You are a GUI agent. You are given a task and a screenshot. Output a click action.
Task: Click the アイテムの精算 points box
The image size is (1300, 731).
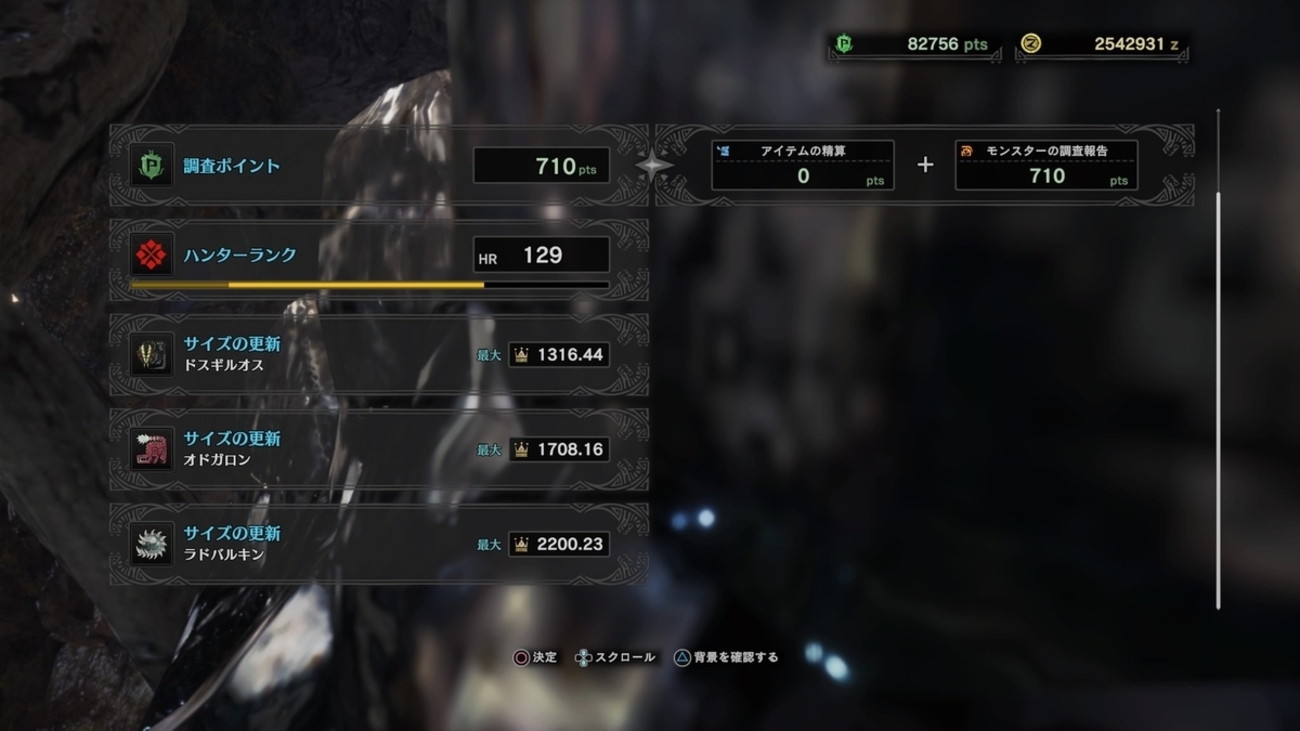pos(802,165)
